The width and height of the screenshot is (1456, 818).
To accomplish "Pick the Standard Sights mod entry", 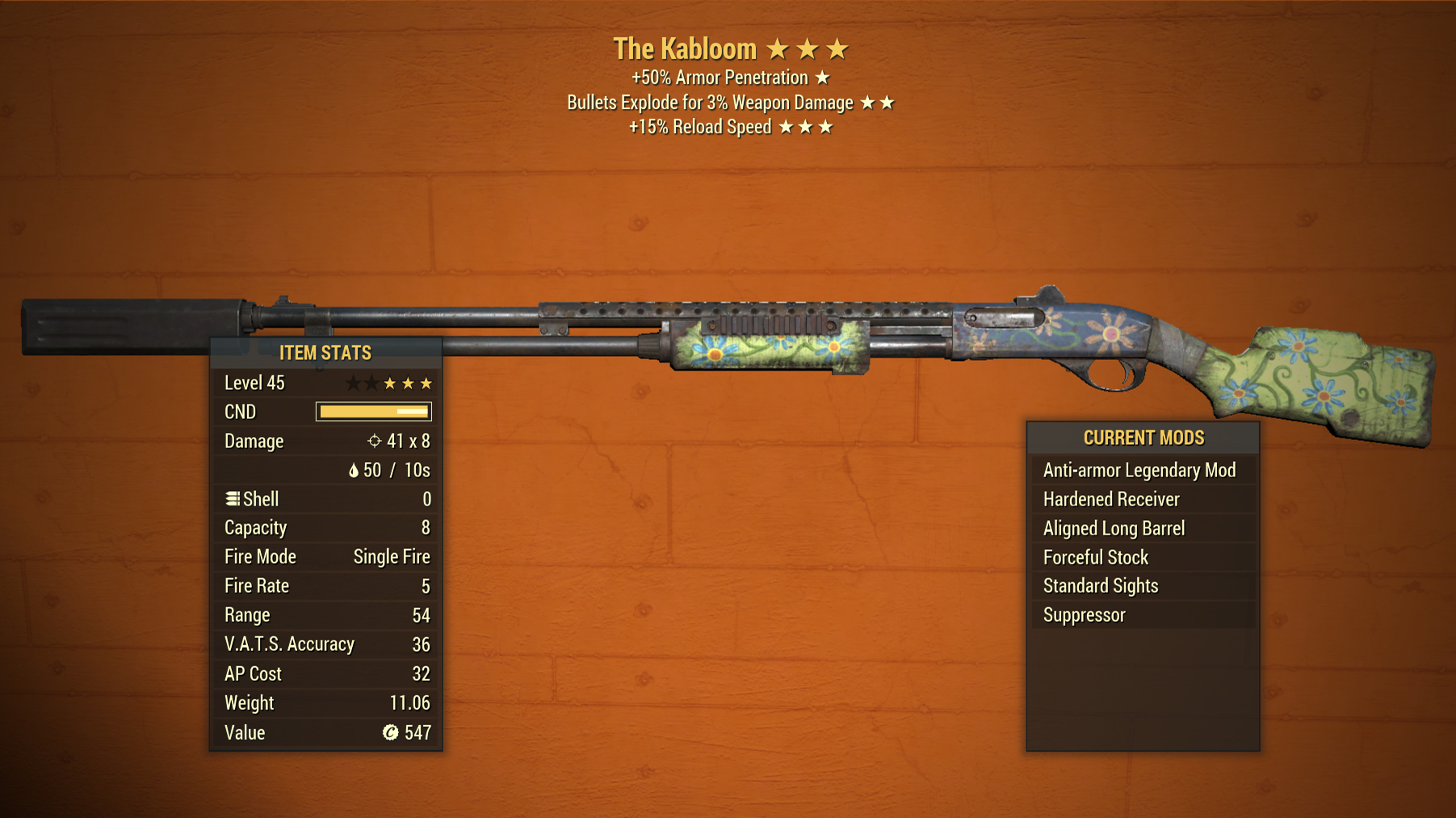I will click(x=1100, y=586).
